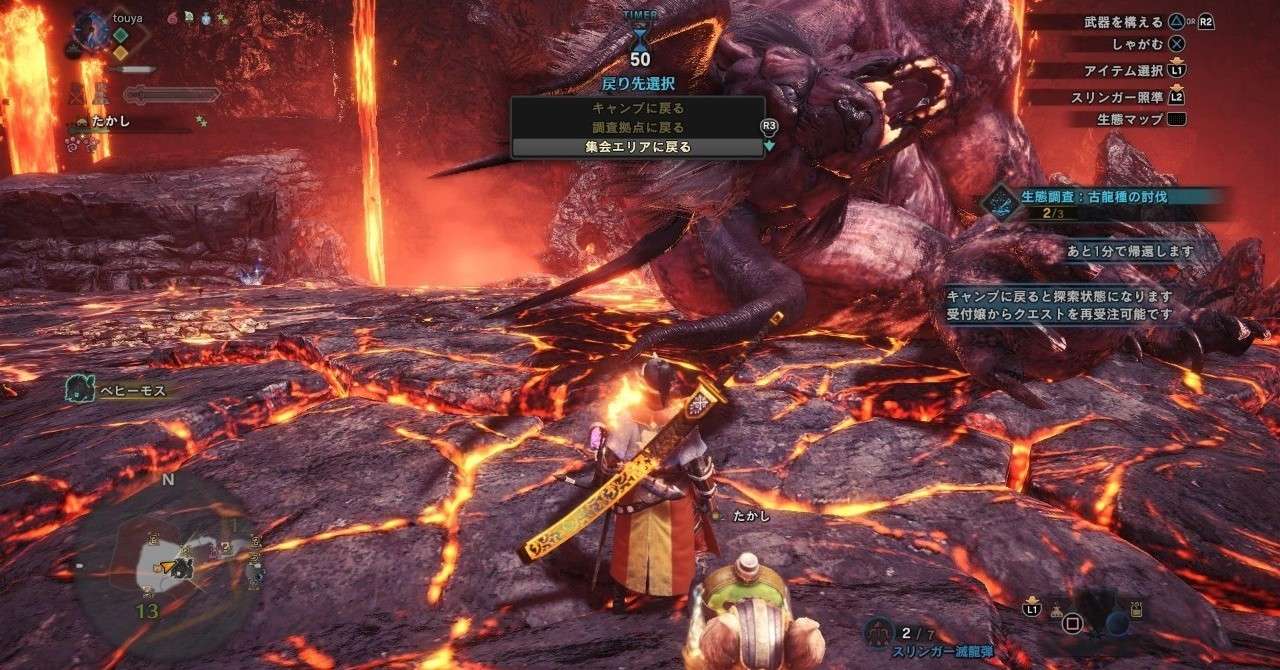Viewport: 1280px width, 670px height.
Task: Select 集会エリアに戻る option
Action: (x=638, y=147)
